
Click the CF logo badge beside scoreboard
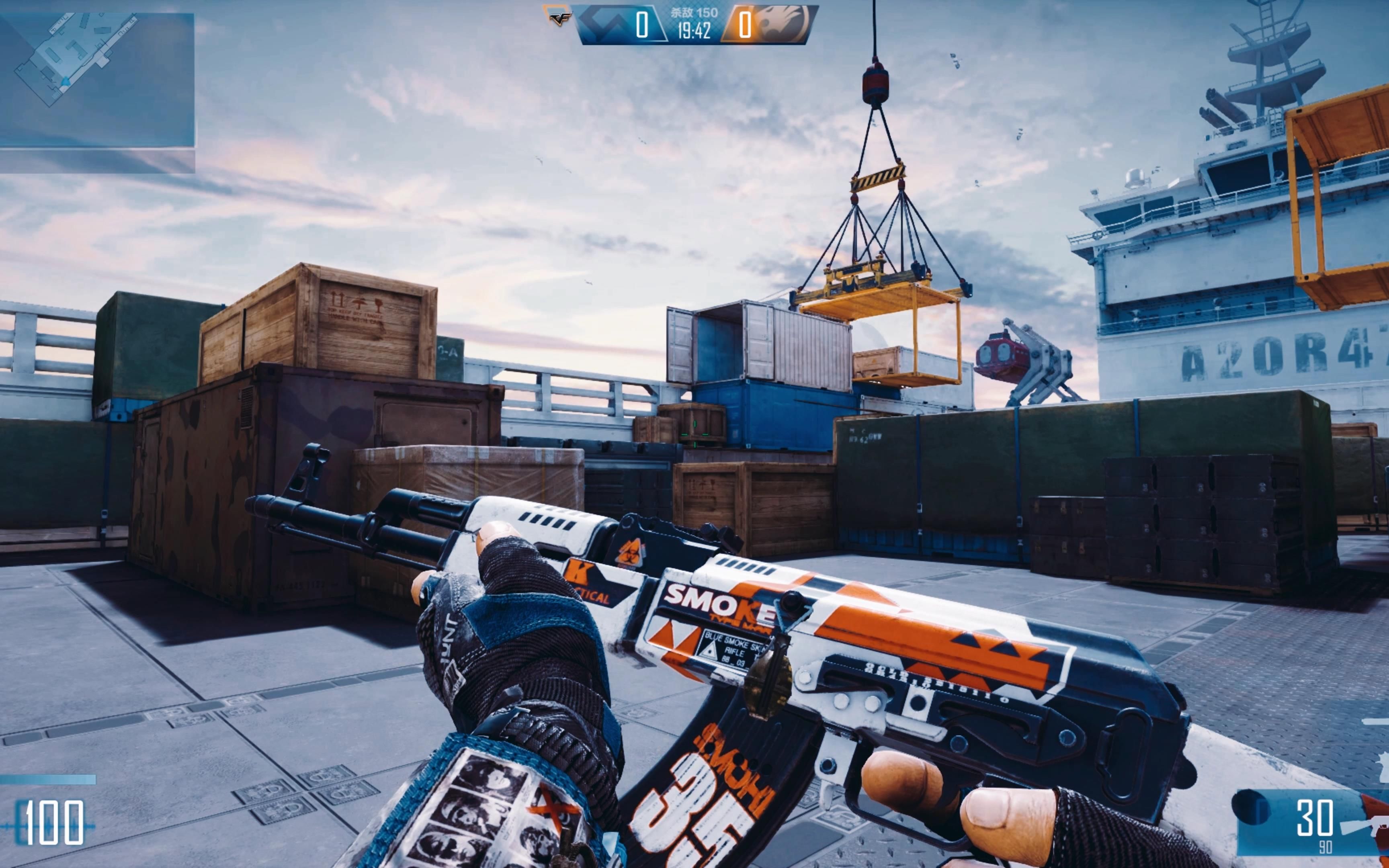tap(557, 16)
